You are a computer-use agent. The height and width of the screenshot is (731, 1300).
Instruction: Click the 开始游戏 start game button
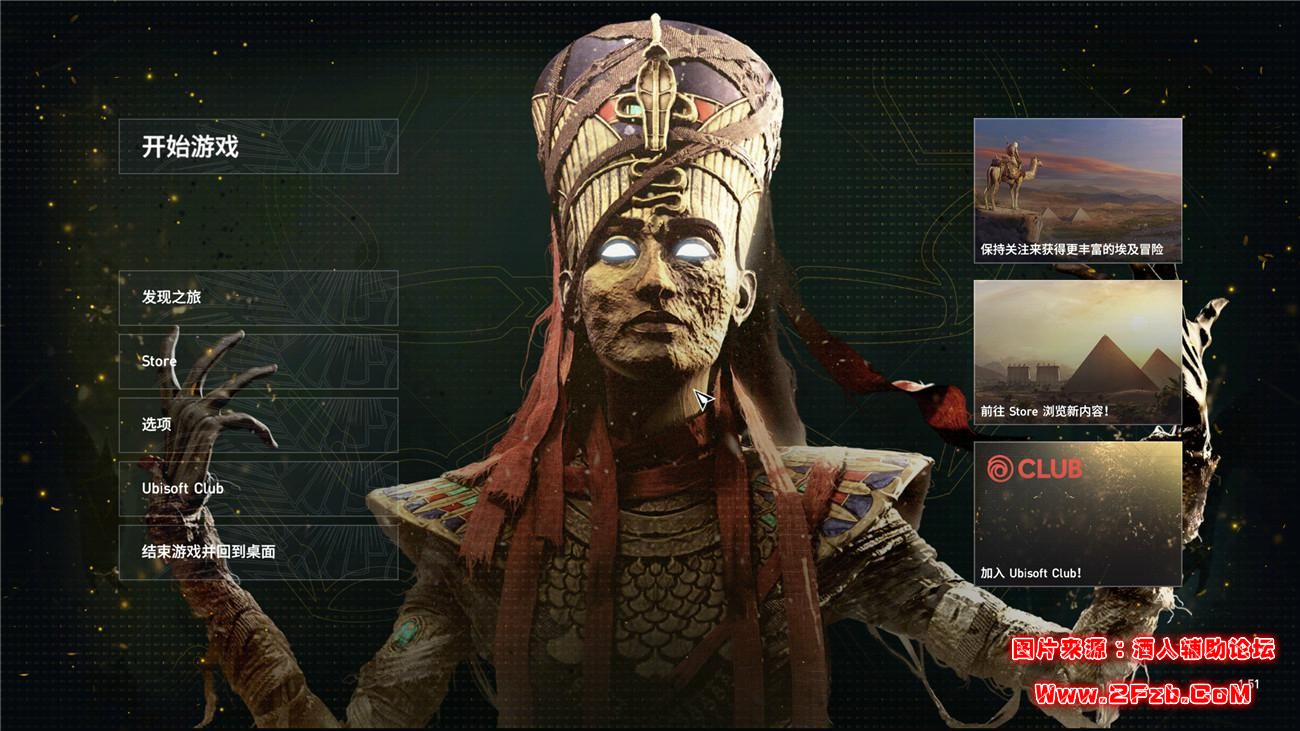pyautogui.click(x=258, y=147)
